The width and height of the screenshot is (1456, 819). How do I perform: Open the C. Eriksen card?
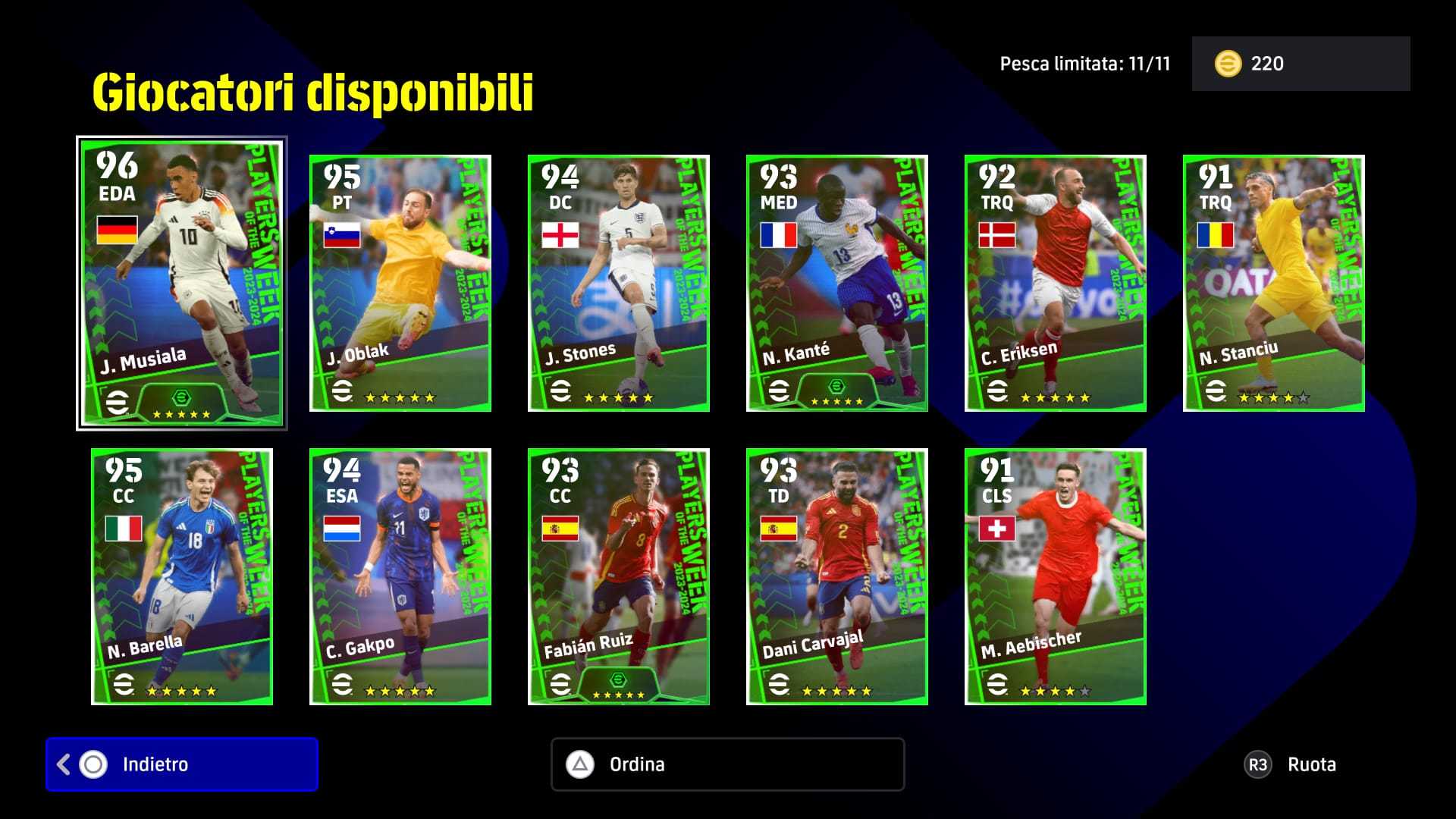point(1056,284)
